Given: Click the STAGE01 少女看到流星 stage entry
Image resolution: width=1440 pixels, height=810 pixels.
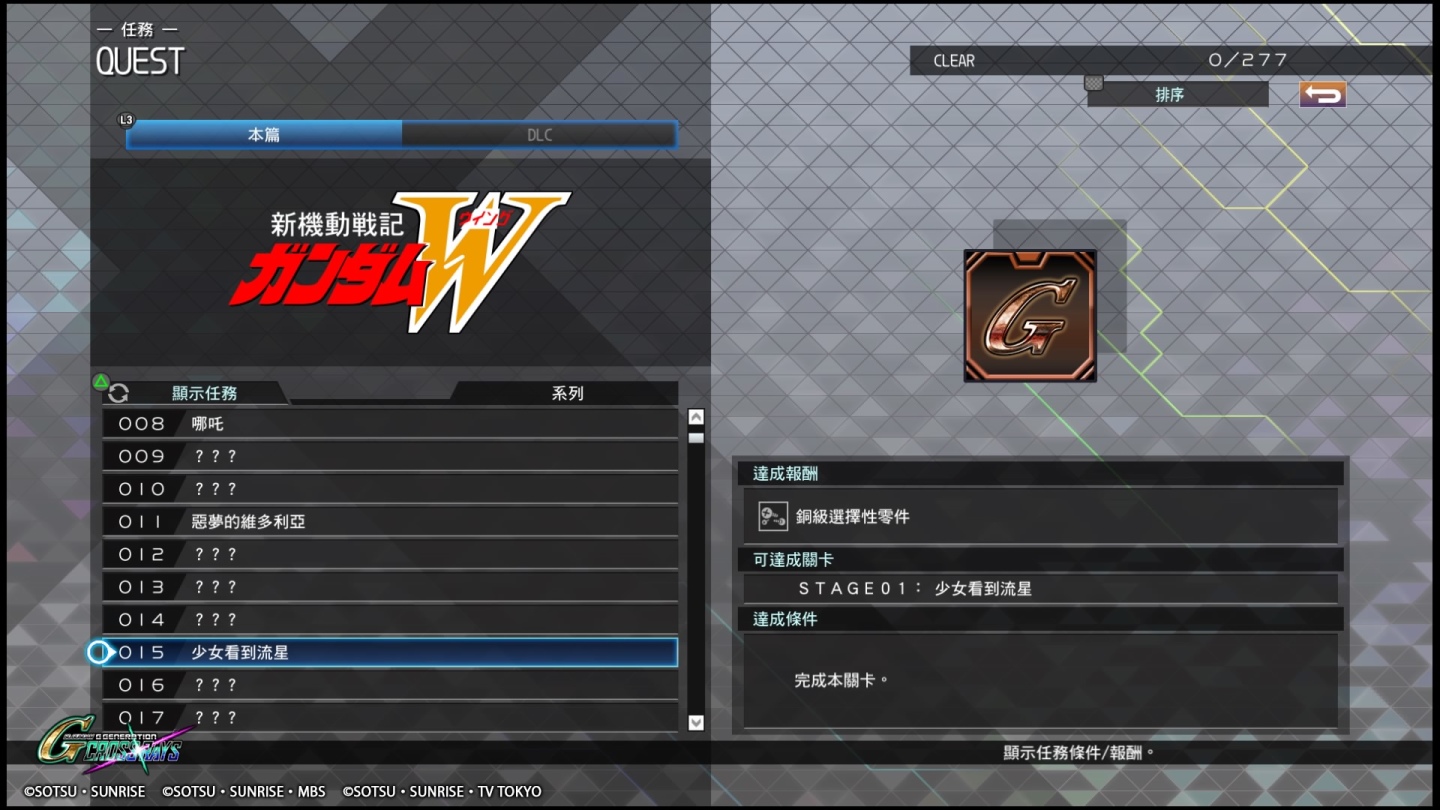Looking at the screenshot, I should coord(1040,588).
